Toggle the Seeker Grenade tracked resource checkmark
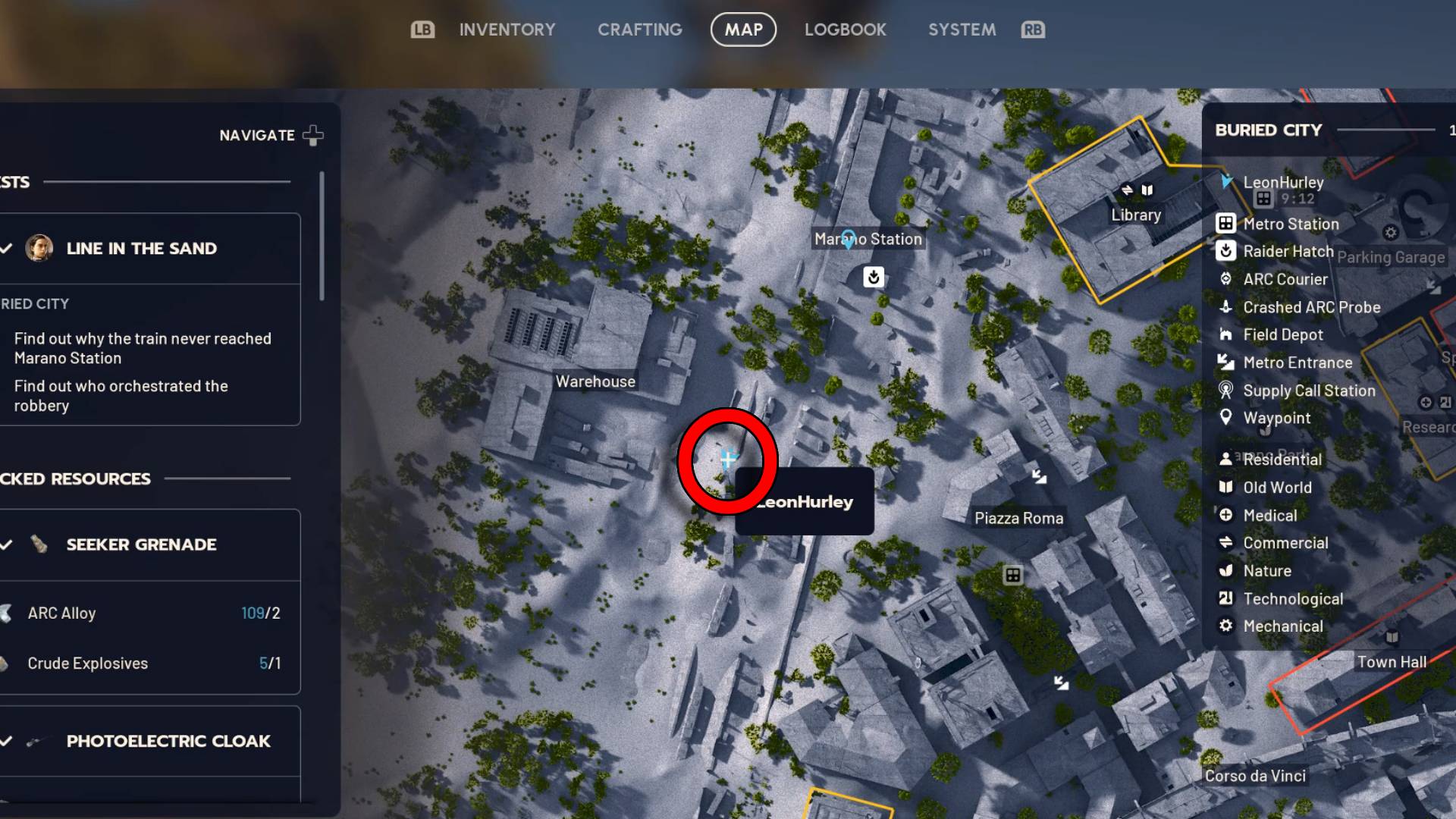The image size is (1456, 819). click(8, 544)
